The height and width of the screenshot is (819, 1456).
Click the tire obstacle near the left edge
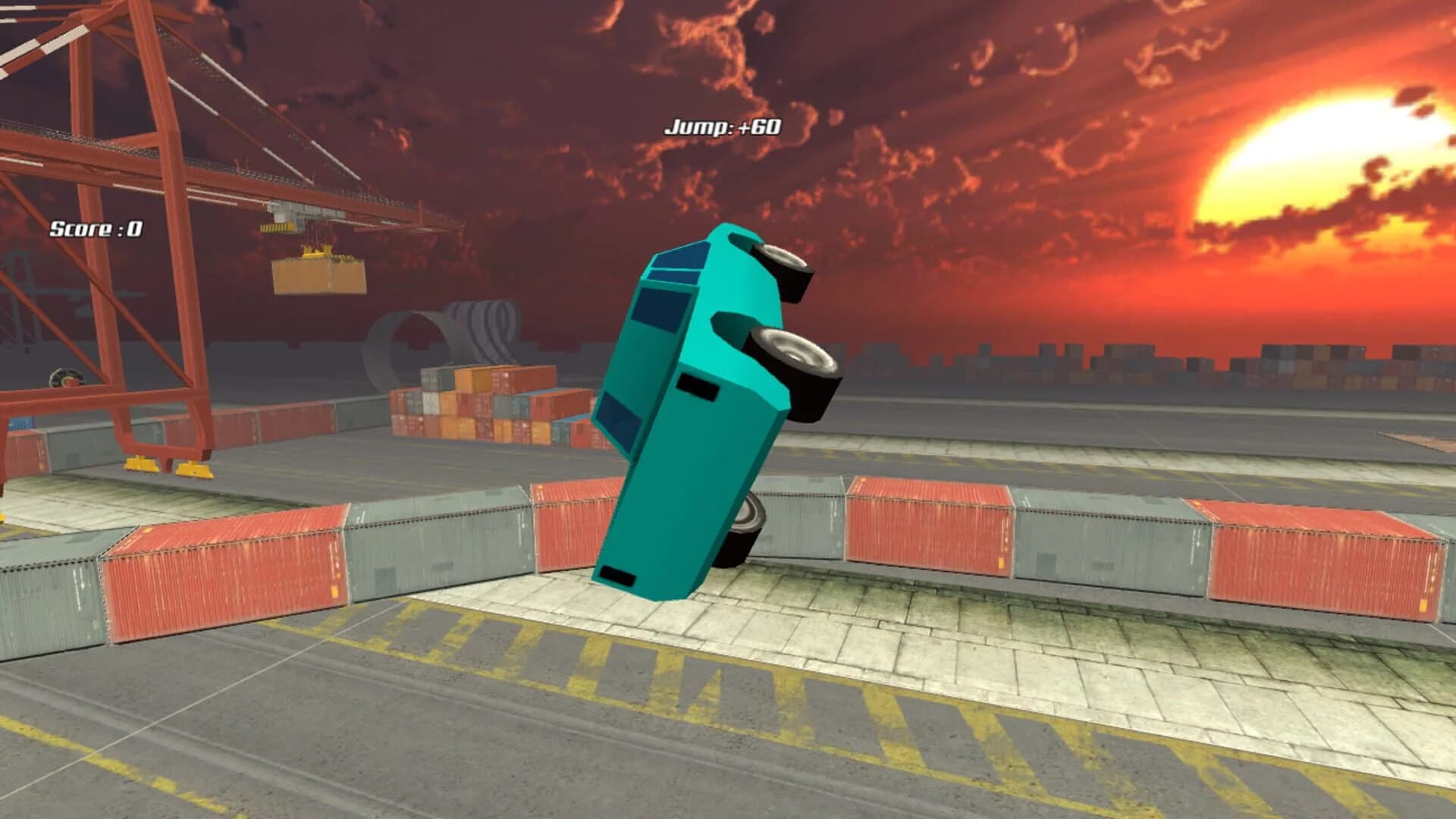(67, 378)
